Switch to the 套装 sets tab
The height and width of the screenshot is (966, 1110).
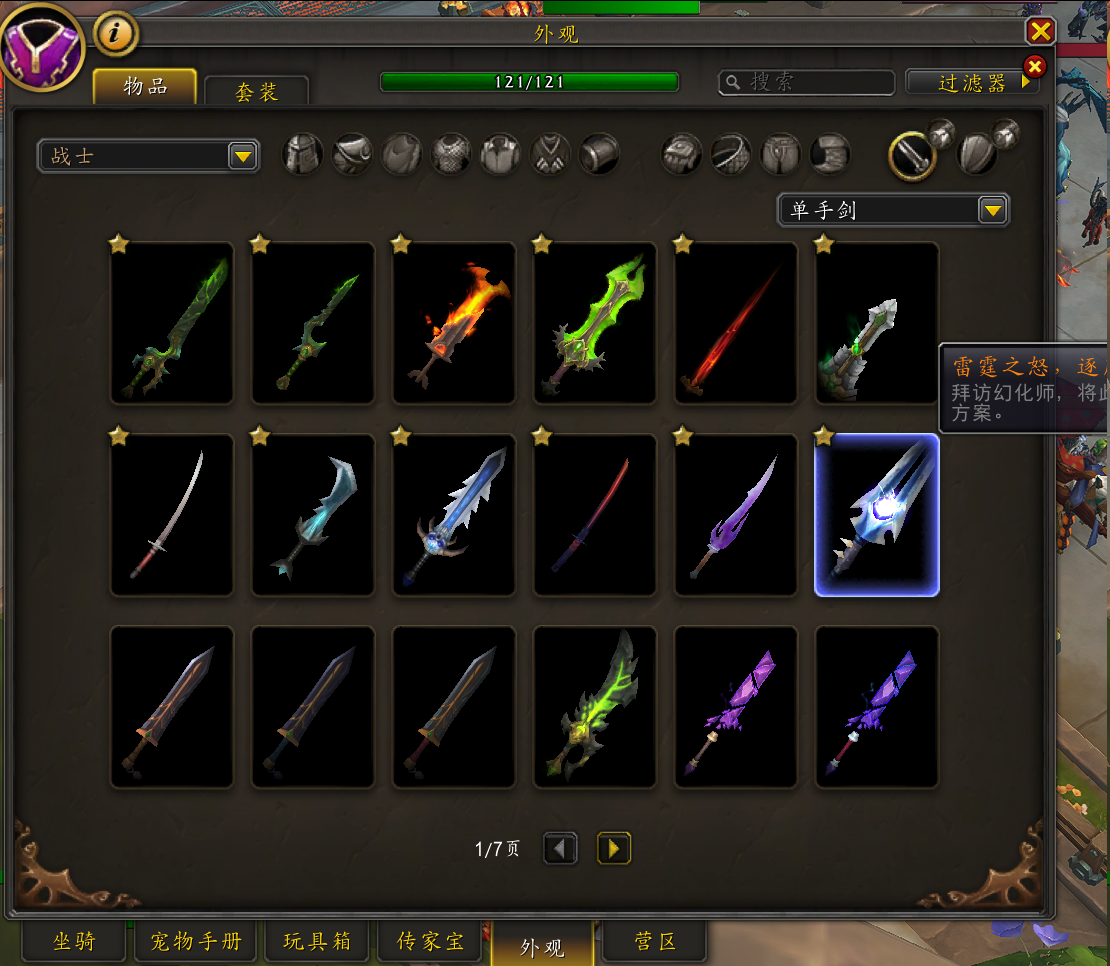[x=256, y=92]
